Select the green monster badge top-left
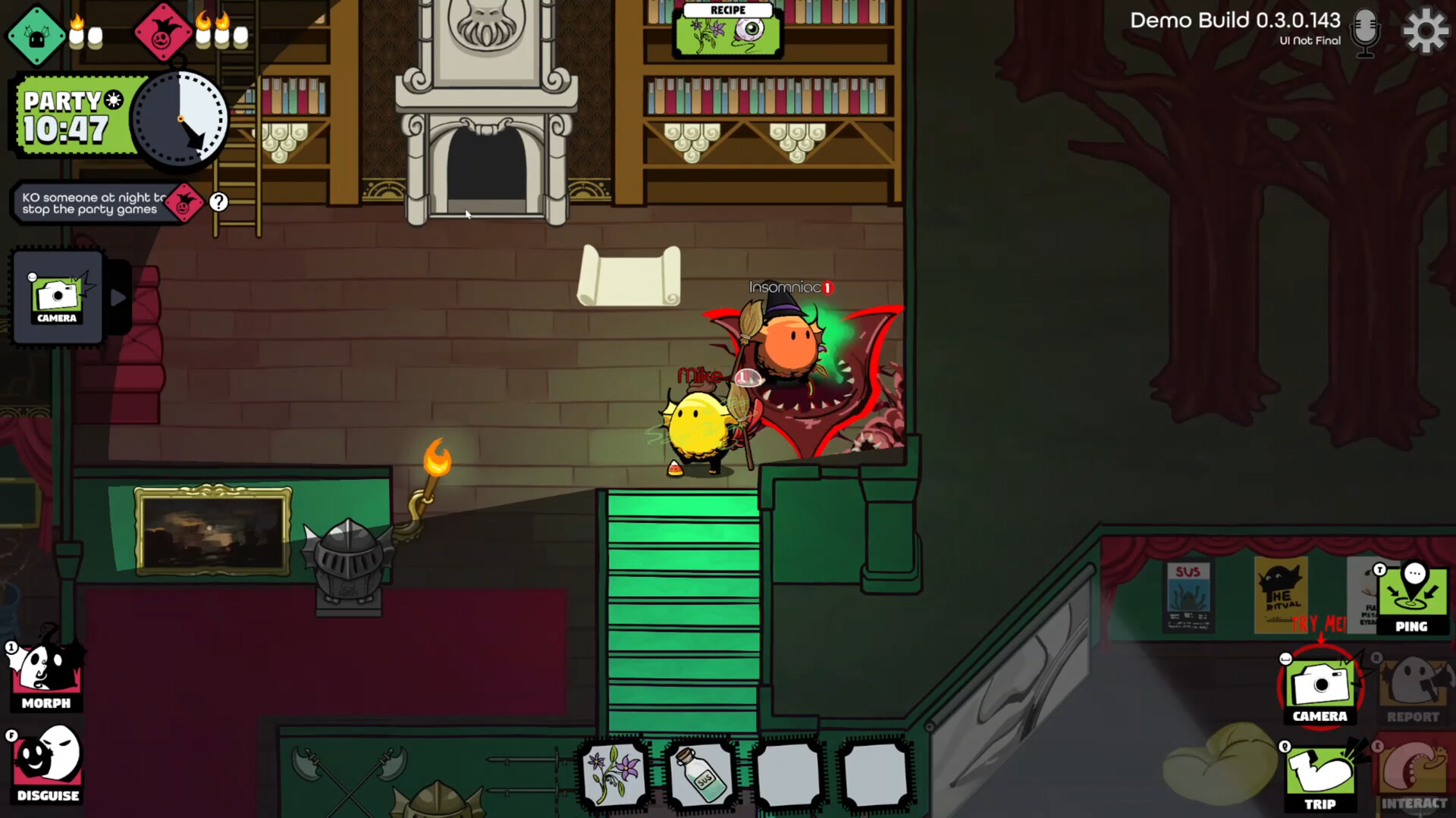Image resolution: width=1456 pixels, height=818 pixels. [x=36, y=33]
